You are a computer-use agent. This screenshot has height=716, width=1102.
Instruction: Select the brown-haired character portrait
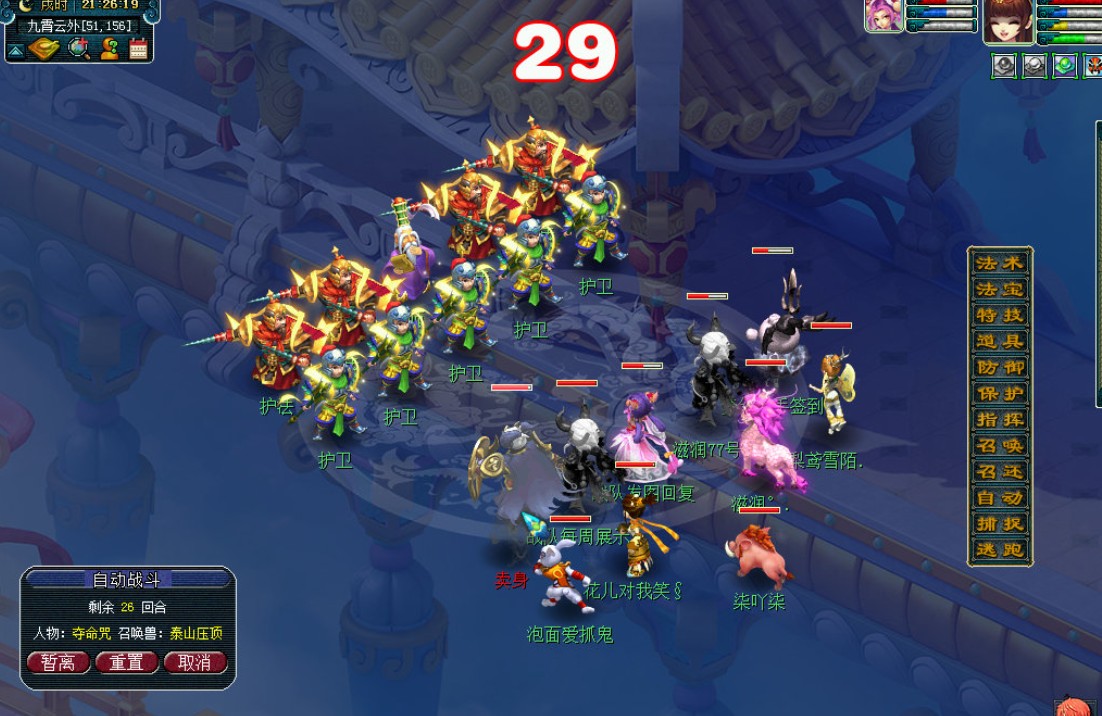pyautogui.click(x=1007, y=22)
